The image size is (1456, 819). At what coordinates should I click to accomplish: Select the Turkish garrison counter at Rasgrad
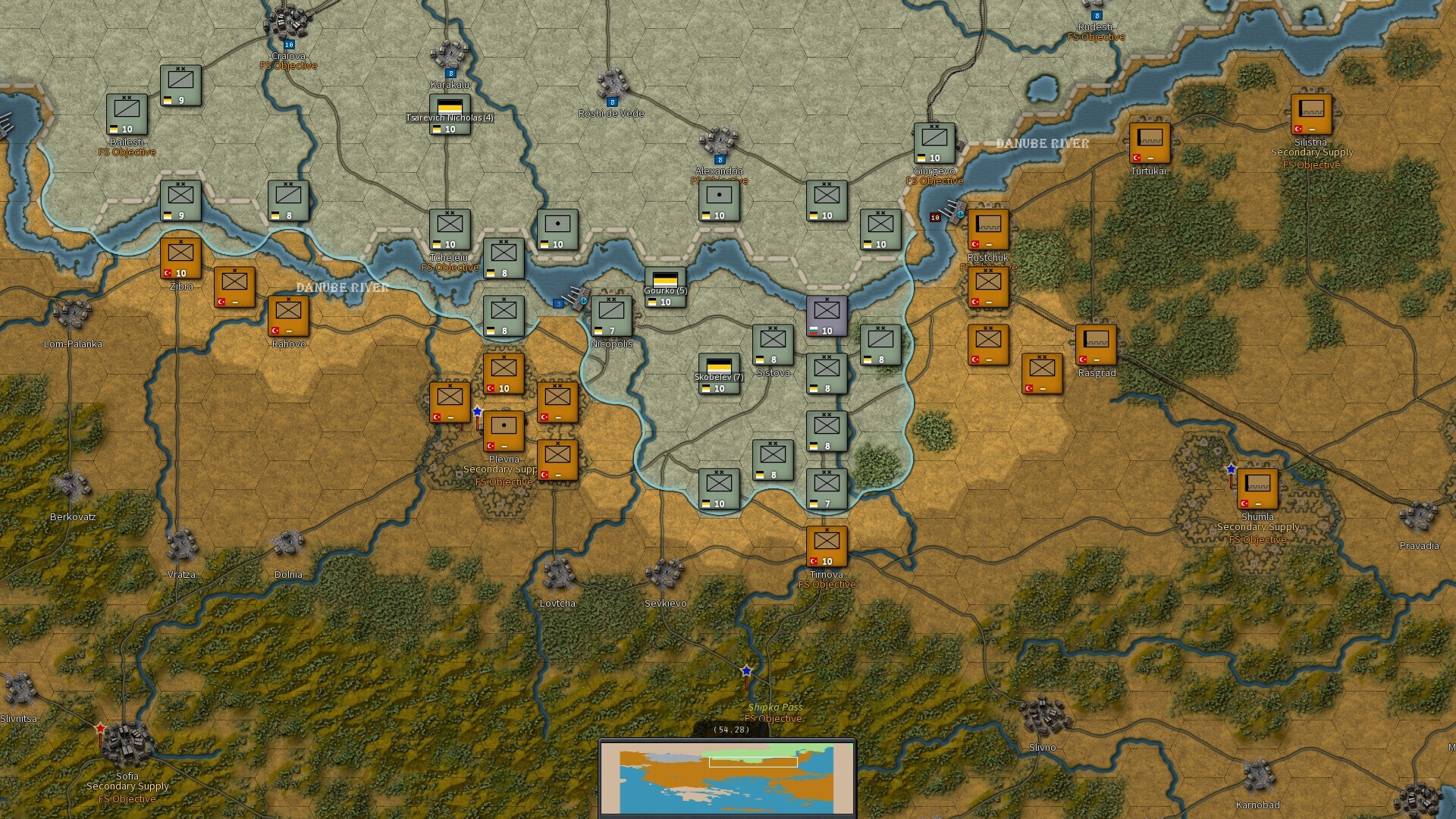point(1095,345)
